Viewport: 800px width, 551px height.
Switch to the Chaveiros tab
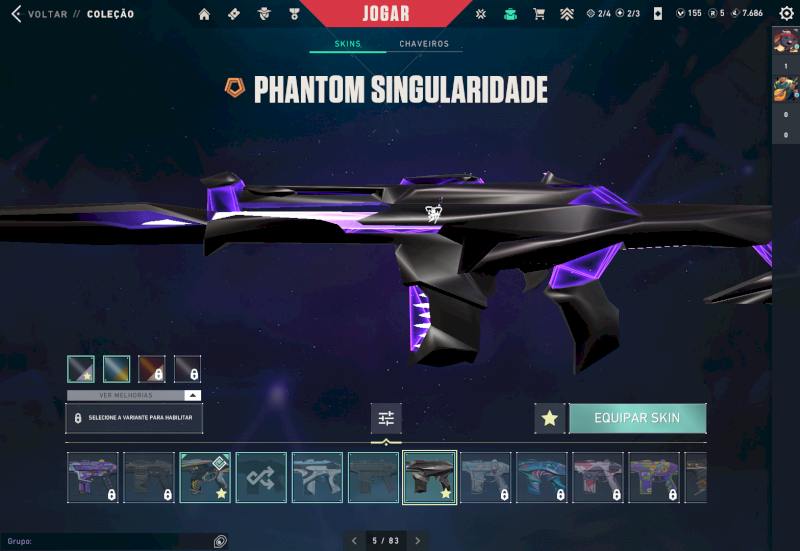424,45
